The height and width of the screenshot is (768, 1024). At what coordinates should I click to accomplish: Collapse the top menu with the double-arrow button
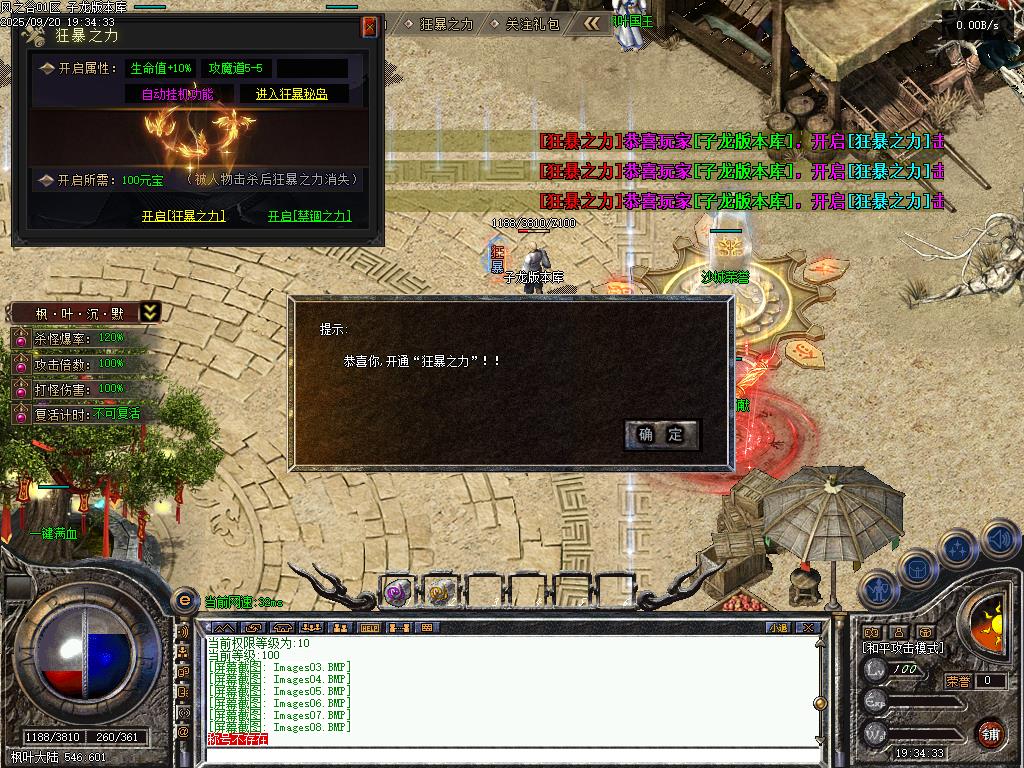pos(593,23)
